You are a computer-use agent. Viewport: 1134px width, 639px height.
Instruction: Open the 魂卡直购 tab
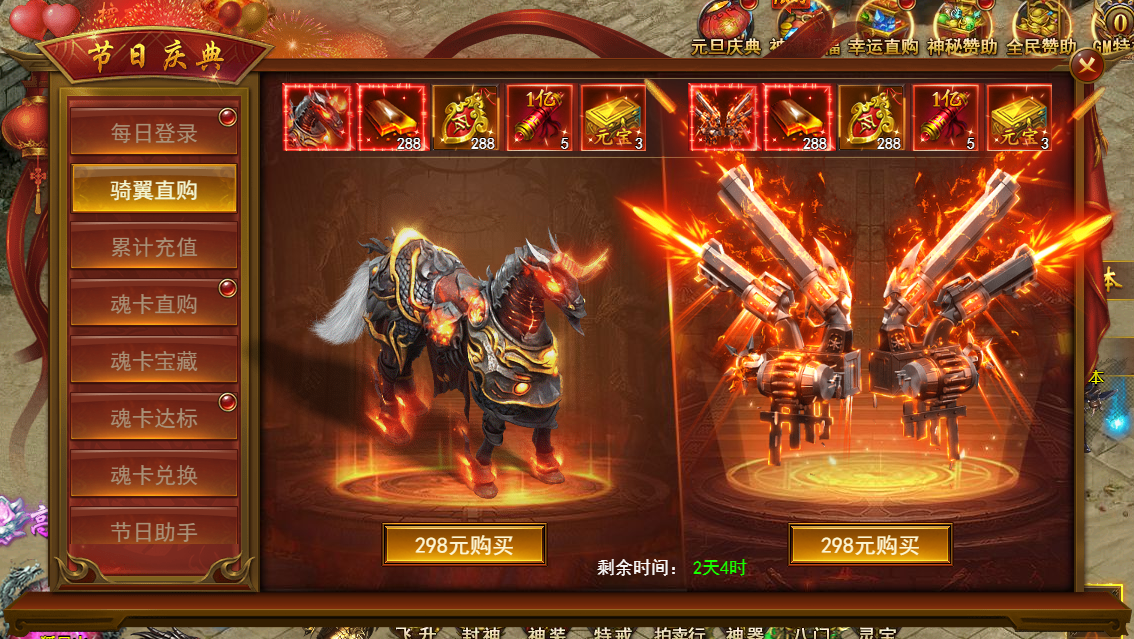pyautogui.click(x=153, y=304)
